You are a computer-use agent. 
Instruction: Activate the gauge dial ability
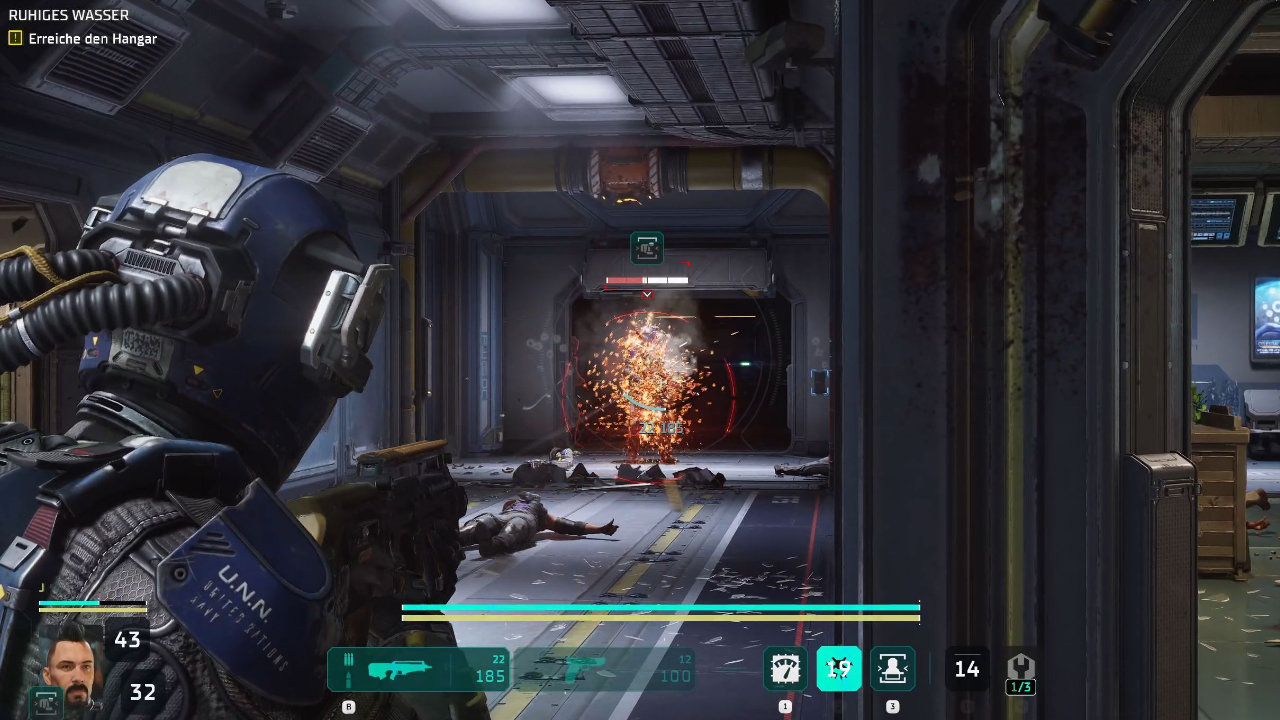point(785,669)
